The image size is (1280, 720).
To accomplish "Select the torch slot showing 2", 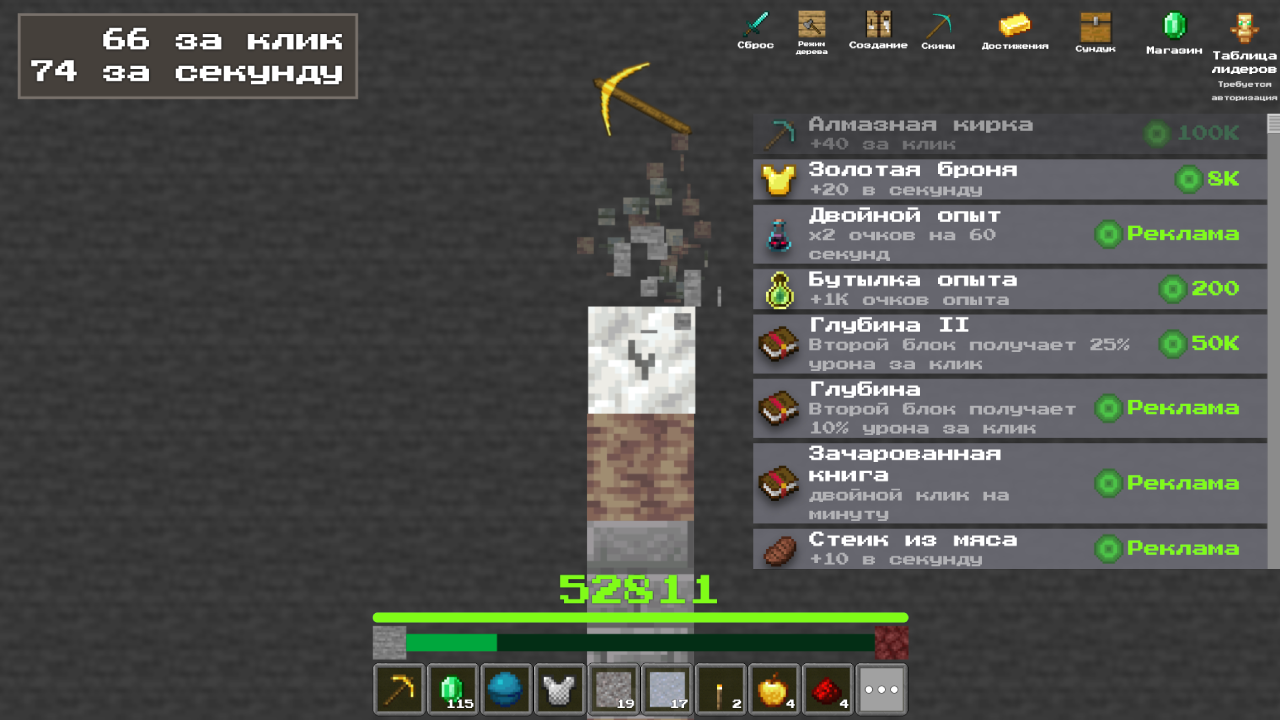I will (720, 689).
